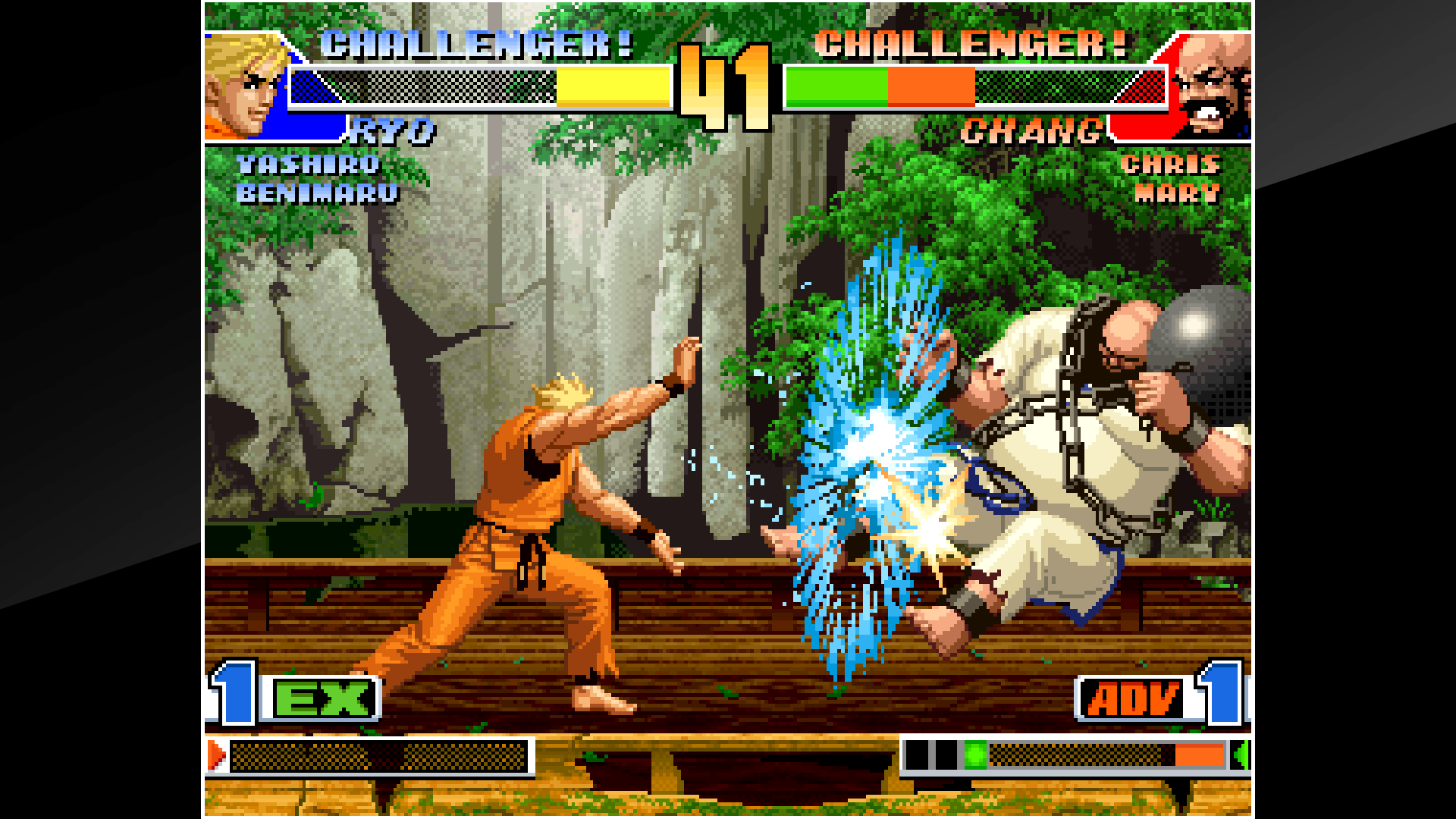This screenshot has height=819, width=1456.
Task: Click the YASHIRO teammate icon
Action: click(x=307, y=164)
